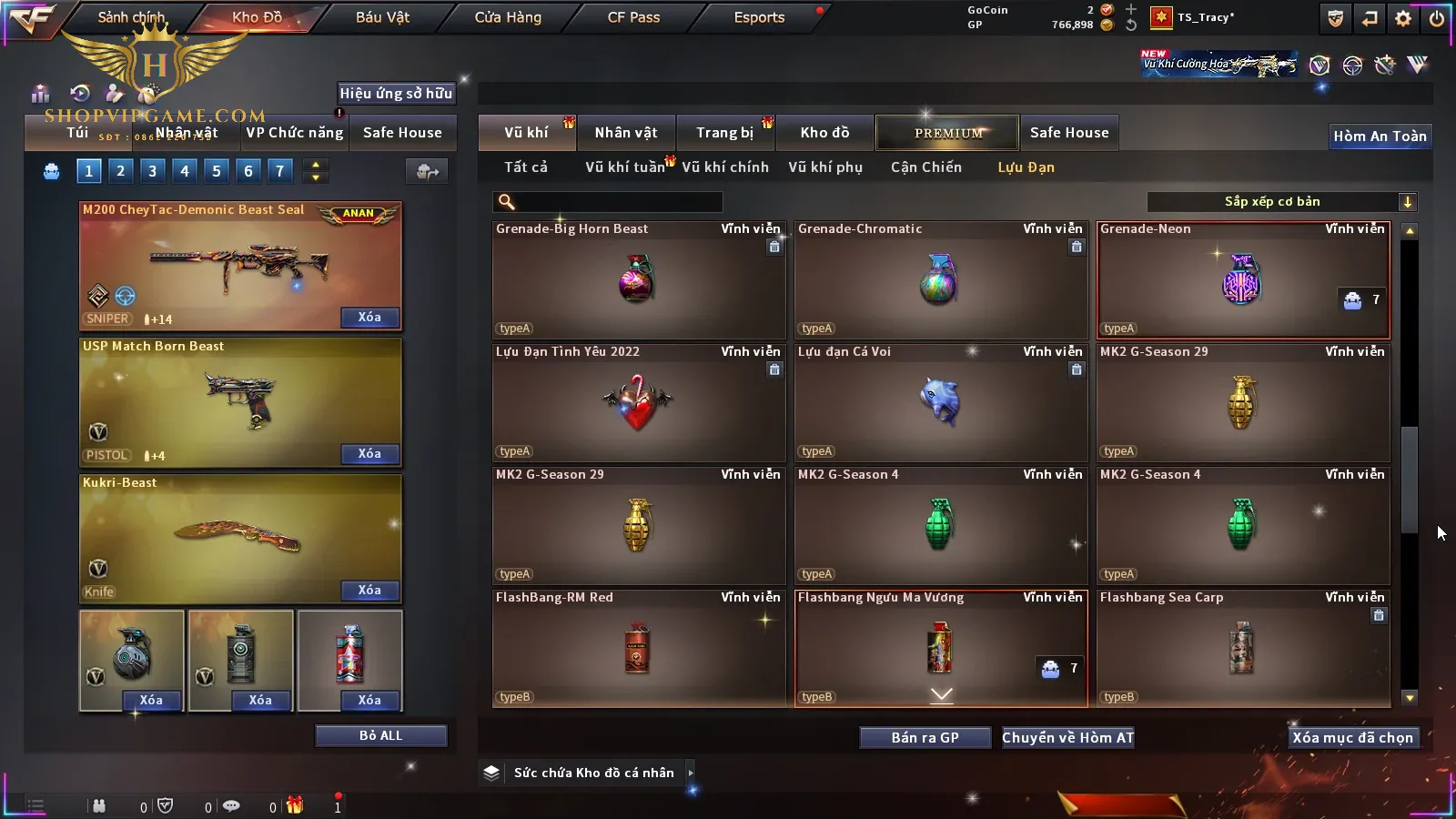Click Chuyển về Hòm AT button
This screenshot has width=1456, height=819.
[x=1067, y=738]
